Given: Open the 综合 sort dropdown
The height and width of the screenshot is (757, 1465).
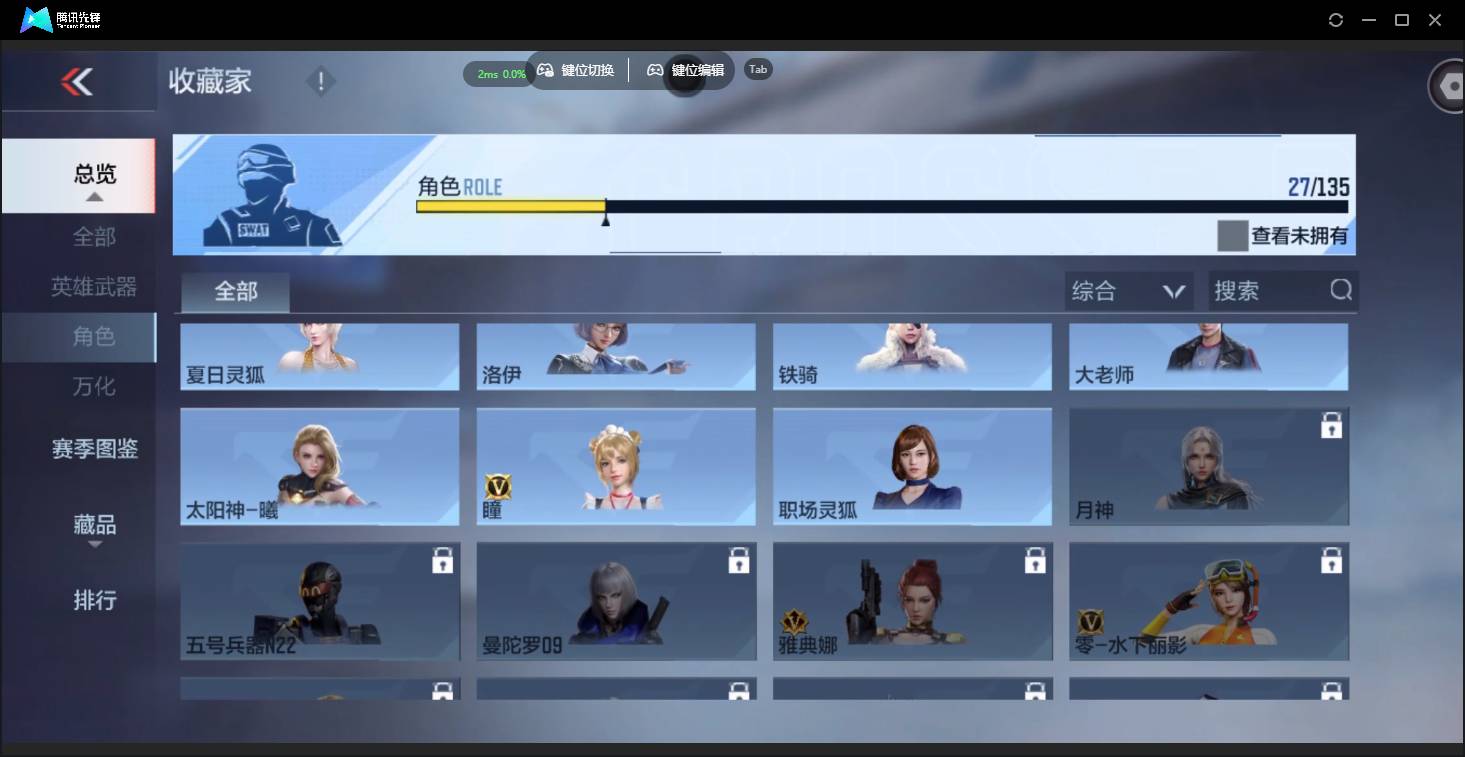Looking at the screenshot, I should [1128, 290].
